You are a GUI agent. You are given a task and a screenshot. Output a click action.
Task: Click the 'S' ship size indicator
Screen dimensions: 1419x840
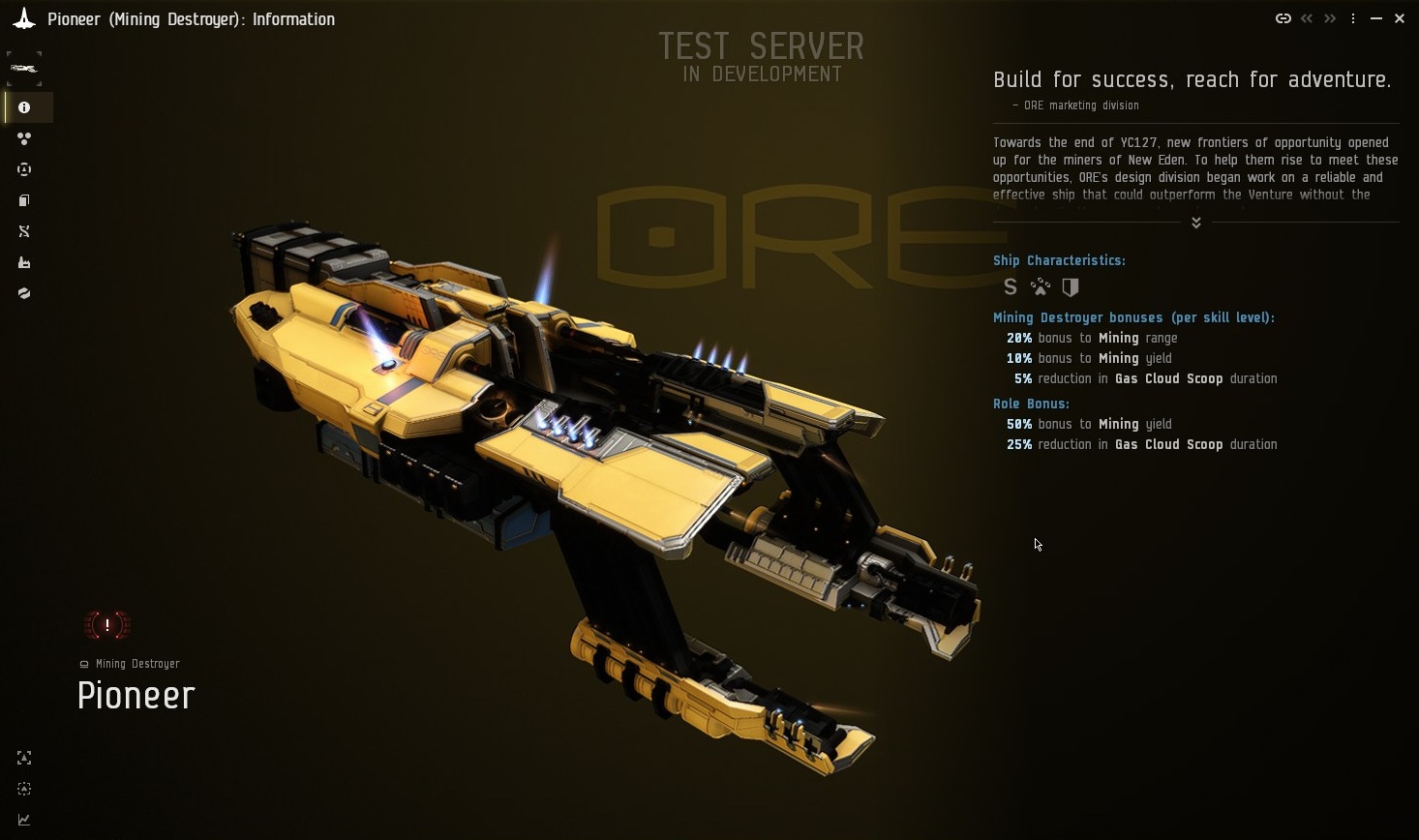click(x=1010, y=286)
